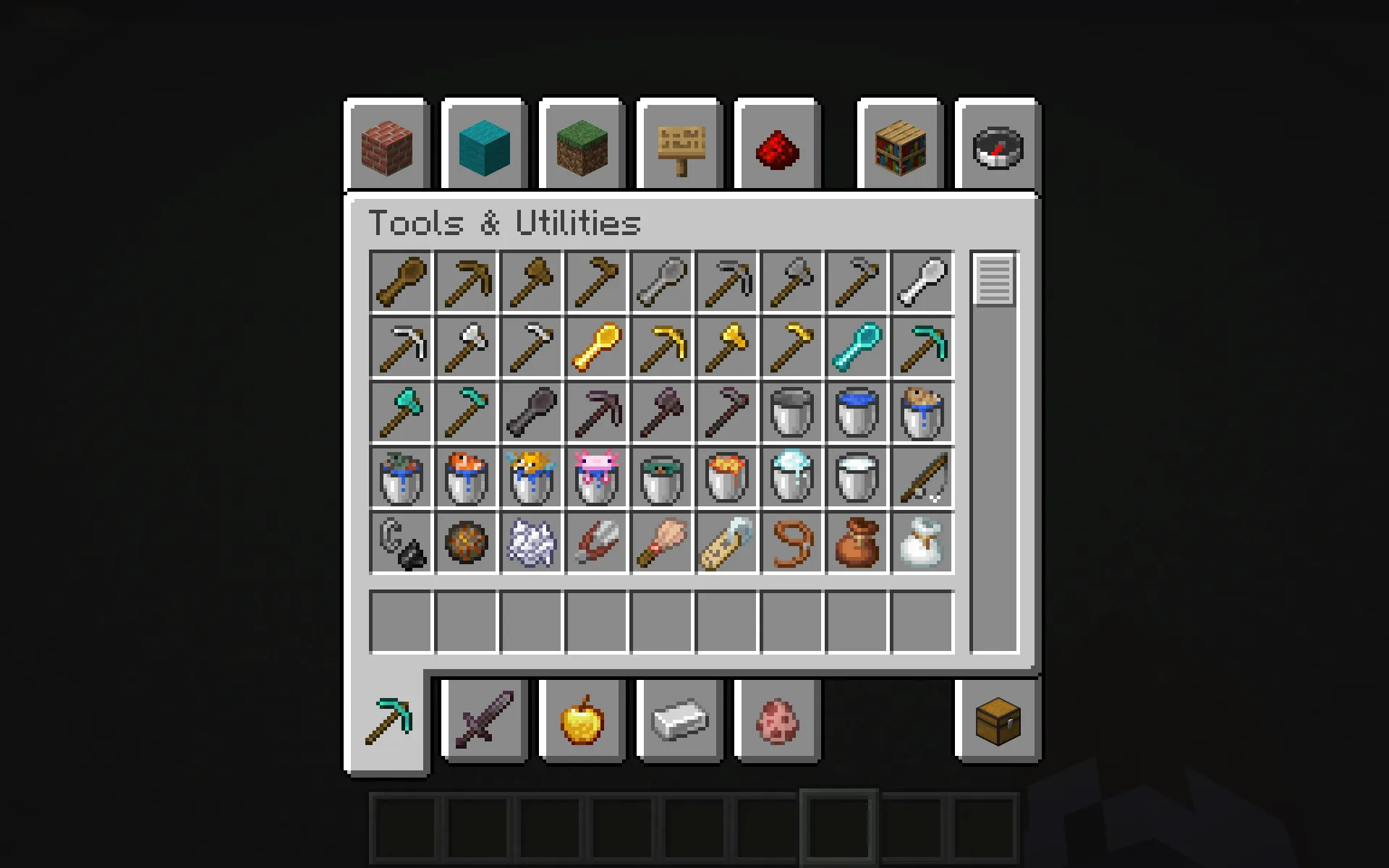Open the Combat tab with the sword icon
The width and height of the screenshot is (1389, 868).
click(483, 720)
